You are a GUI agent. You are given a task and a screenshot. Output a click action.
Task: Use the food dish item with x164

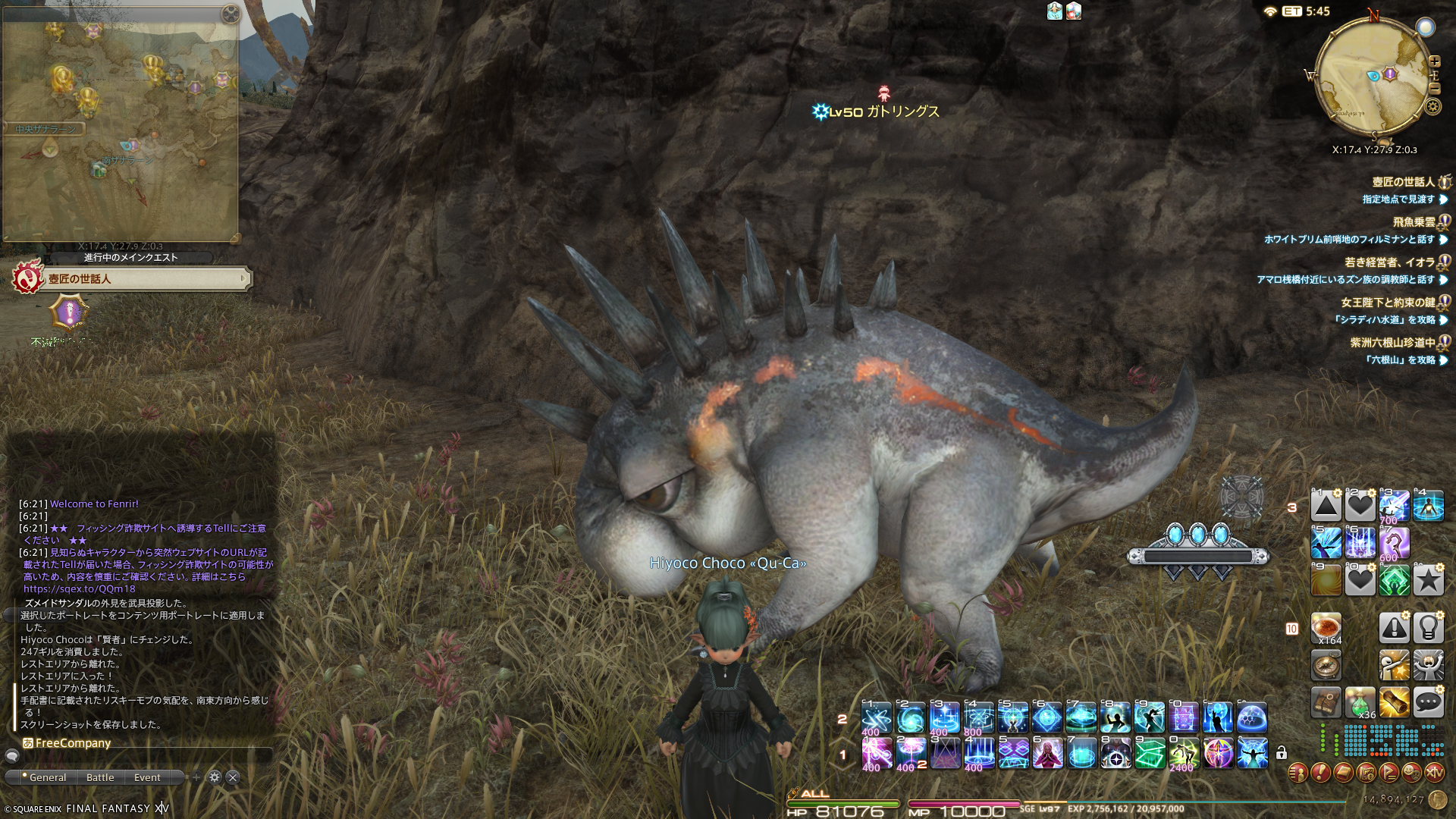1326,628
